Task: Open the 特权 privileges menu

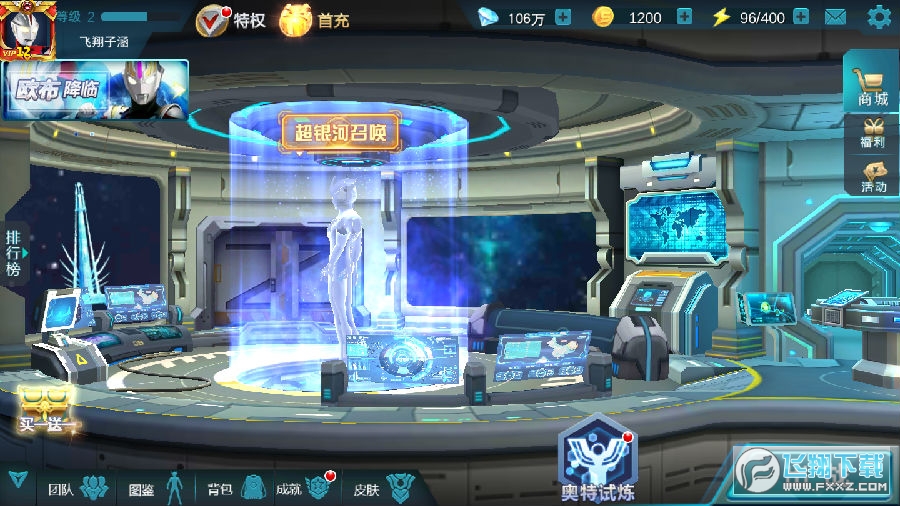Action: click(231, 18)
